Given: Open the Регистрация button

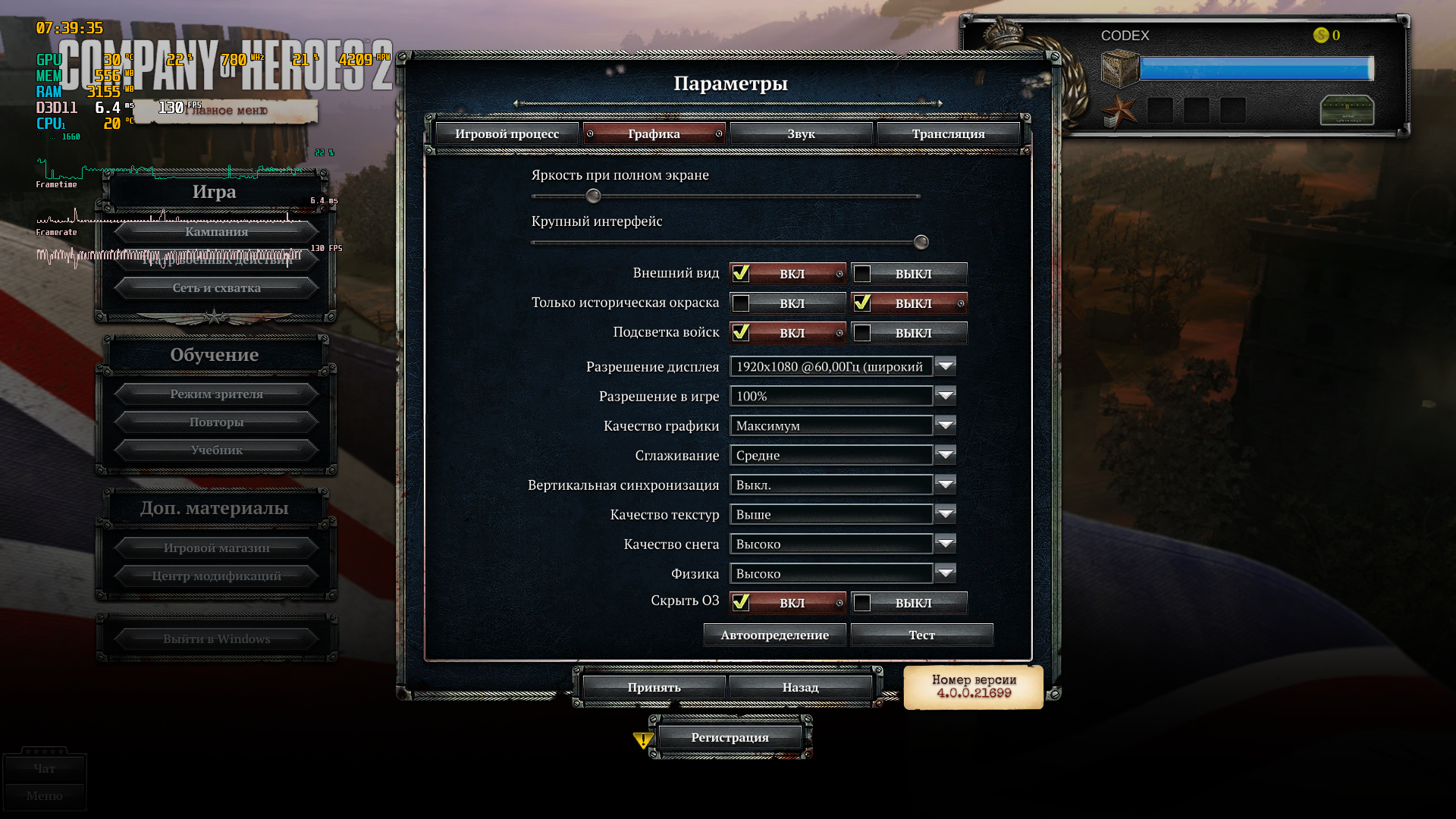Looking at the screenshot, I should pos(730,738).
